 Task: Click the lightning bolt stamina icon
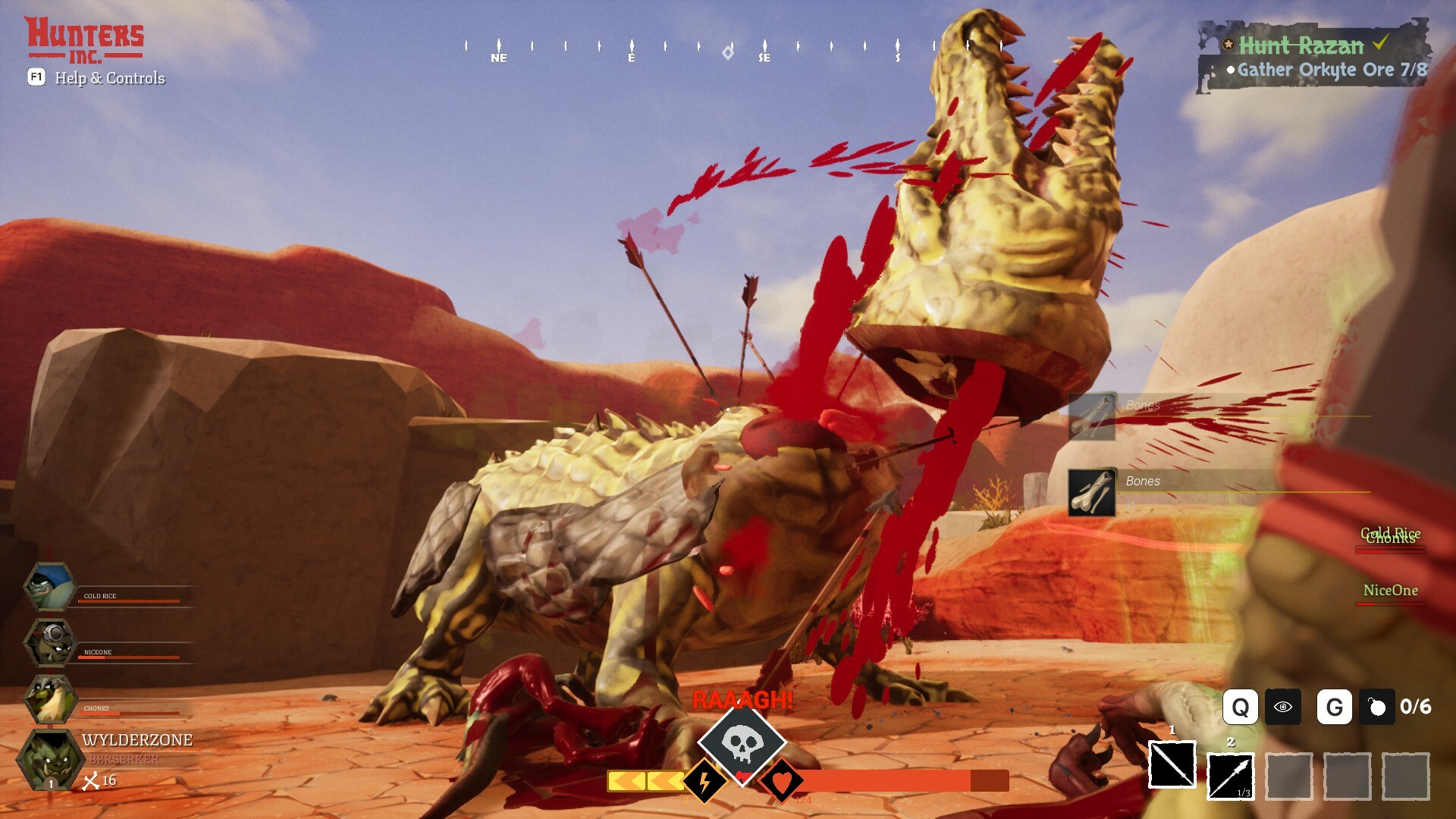pyautogui.click(x=703, y=781)
